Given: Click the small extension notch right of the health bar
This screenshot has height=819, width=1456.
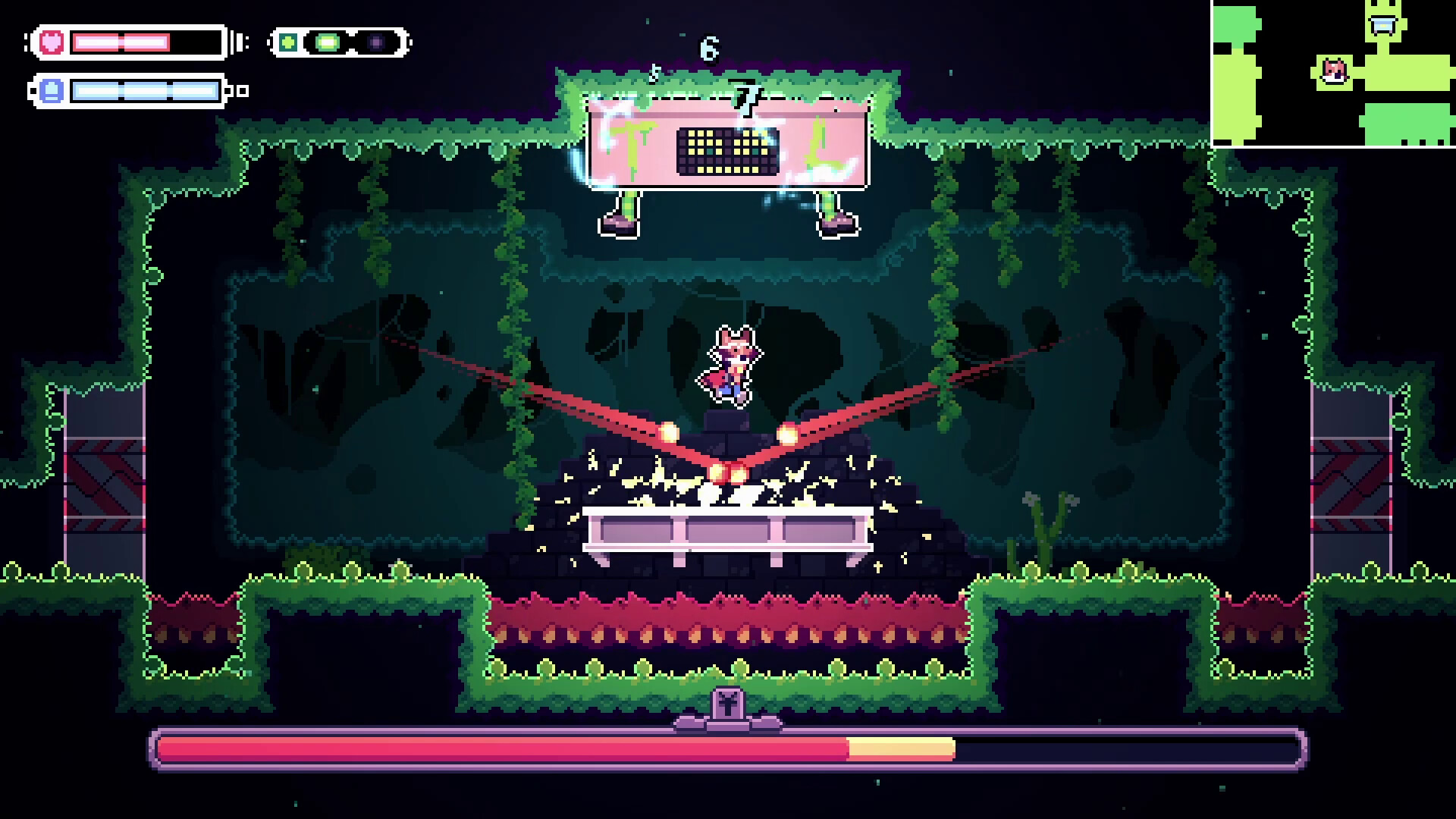Looking at the screenshot, I should 240,42.
